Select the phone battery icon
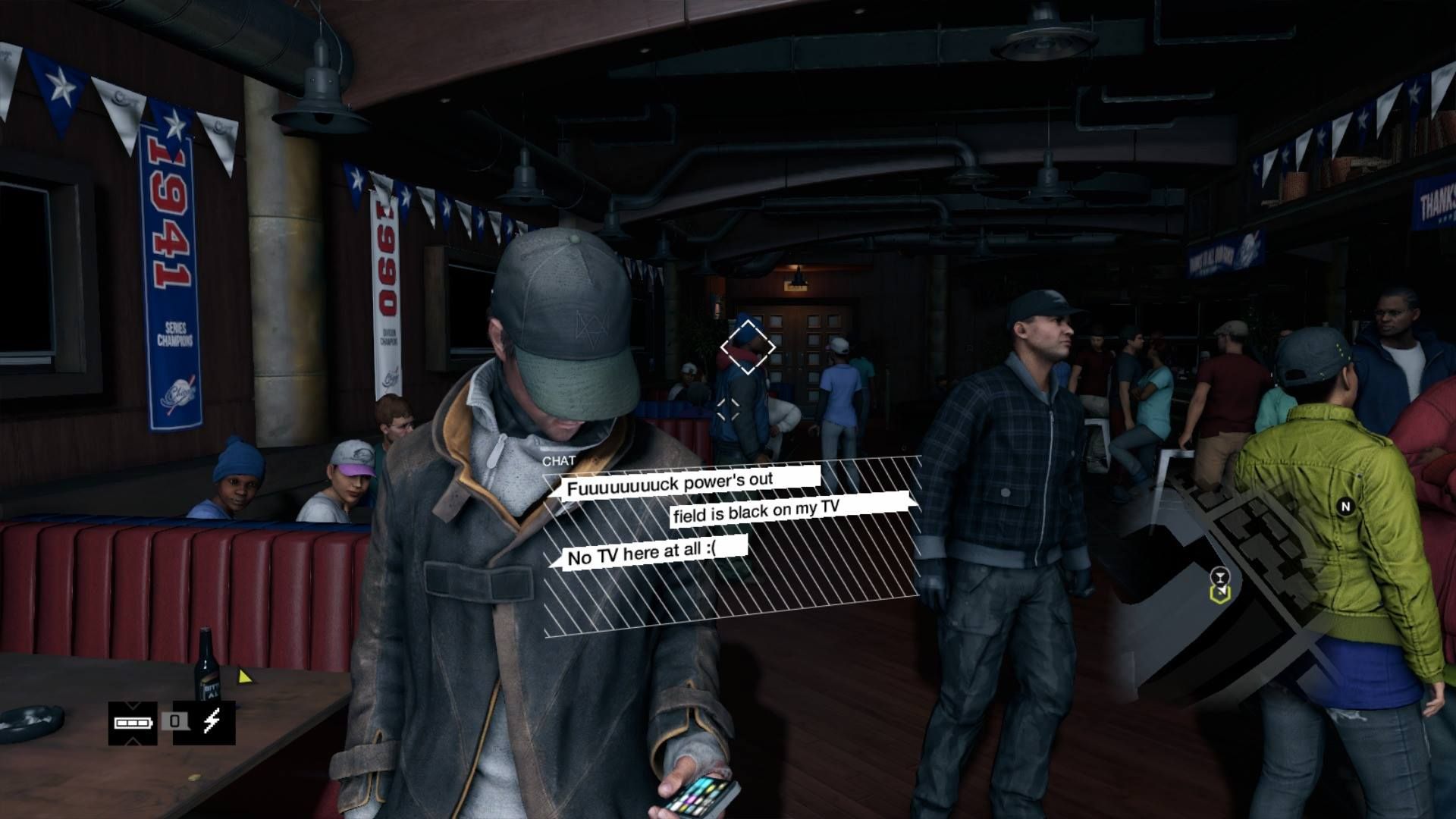1456x819 pixels. click(133, 723)
